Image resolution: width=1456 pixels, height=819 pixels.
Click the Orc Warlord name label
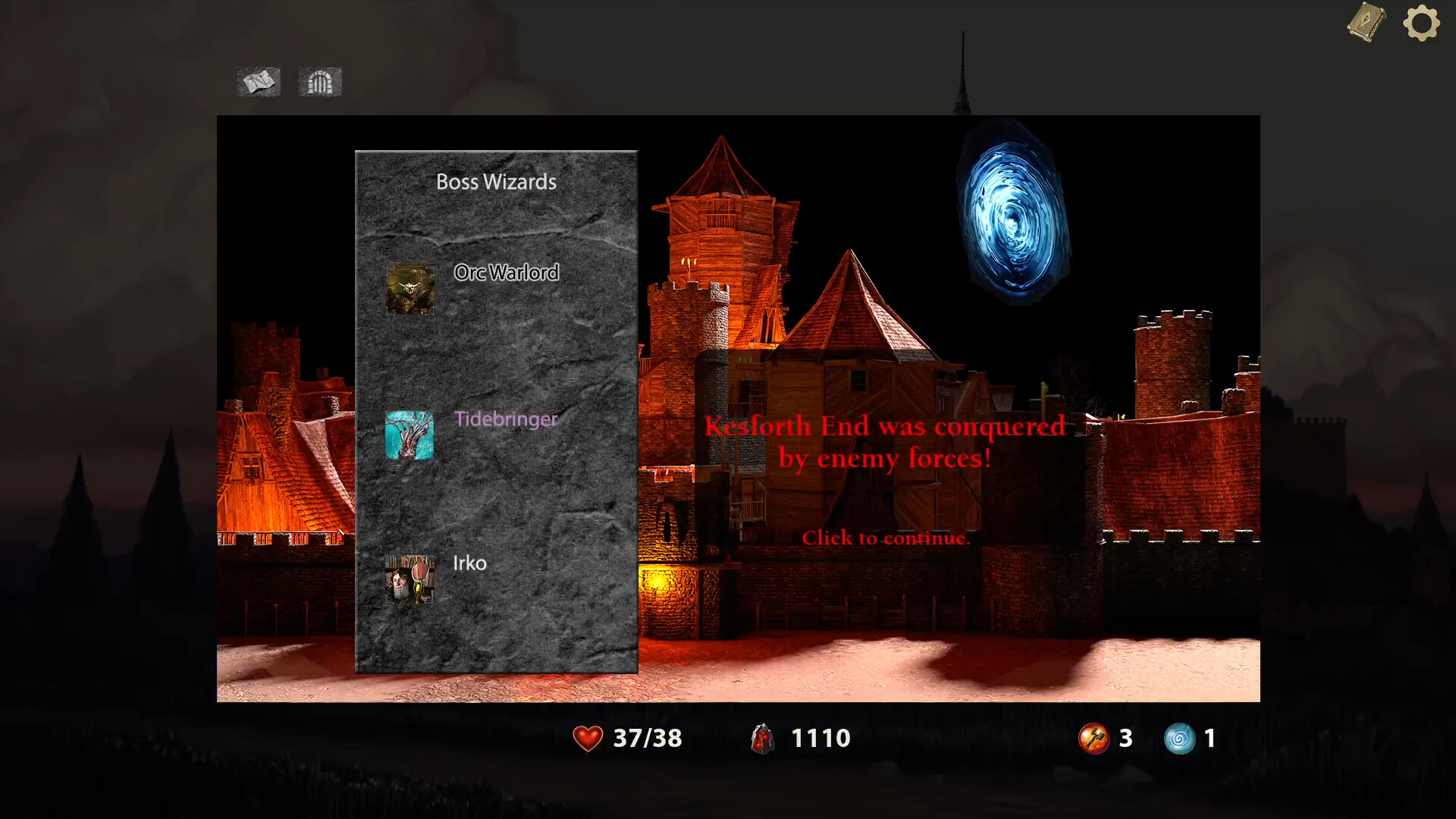pos(507,274)
